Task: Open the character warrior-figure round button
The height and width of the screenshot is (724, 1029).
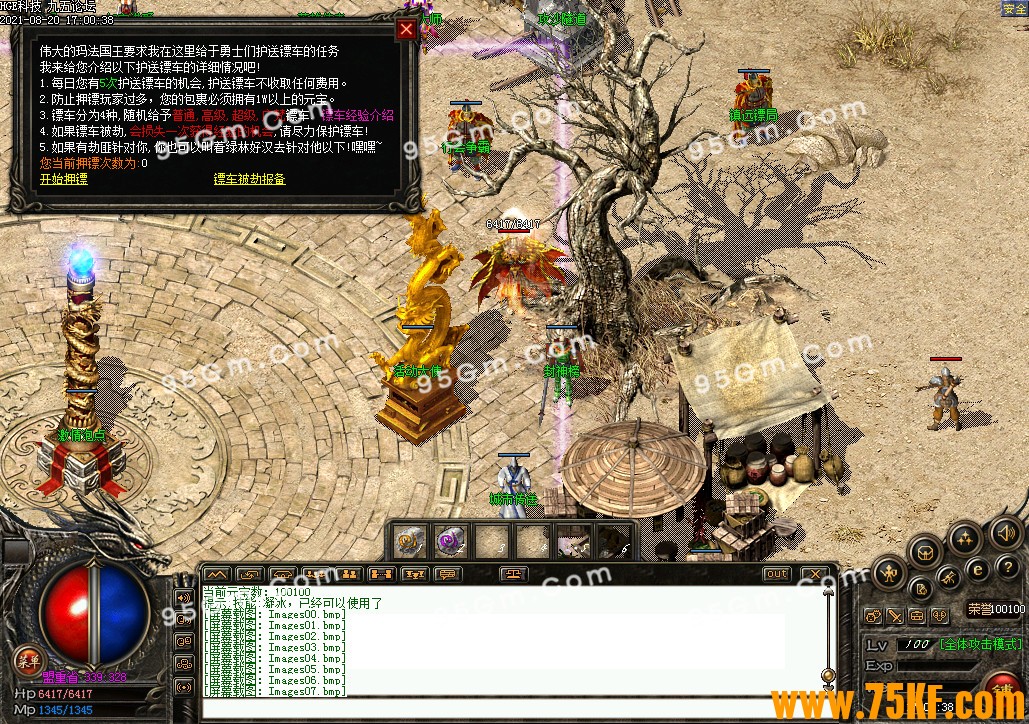Action: (888, 573)
